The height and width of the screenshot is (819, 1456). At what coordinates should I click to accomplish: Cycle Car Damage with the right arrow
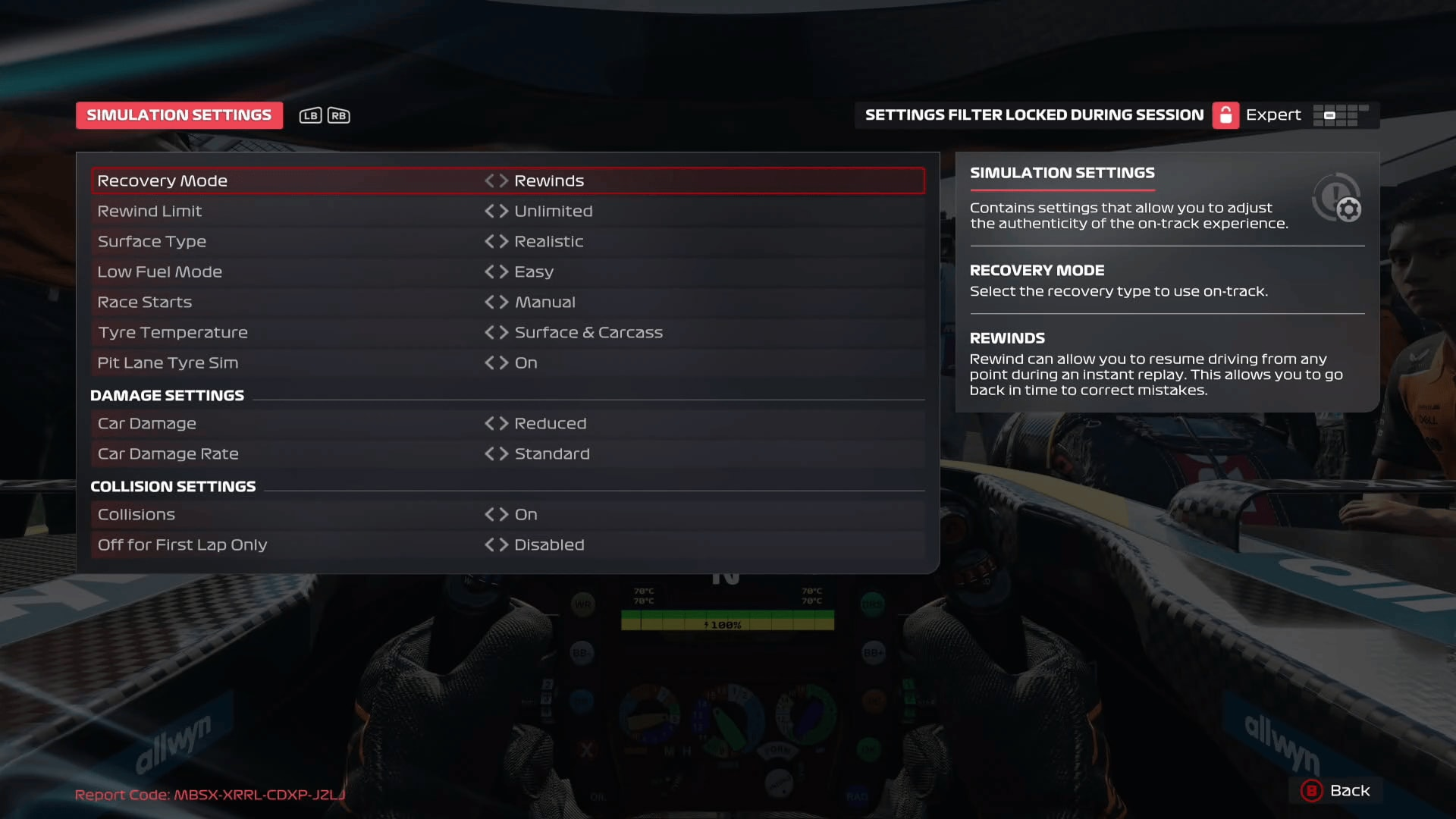[x=504, y=423]
